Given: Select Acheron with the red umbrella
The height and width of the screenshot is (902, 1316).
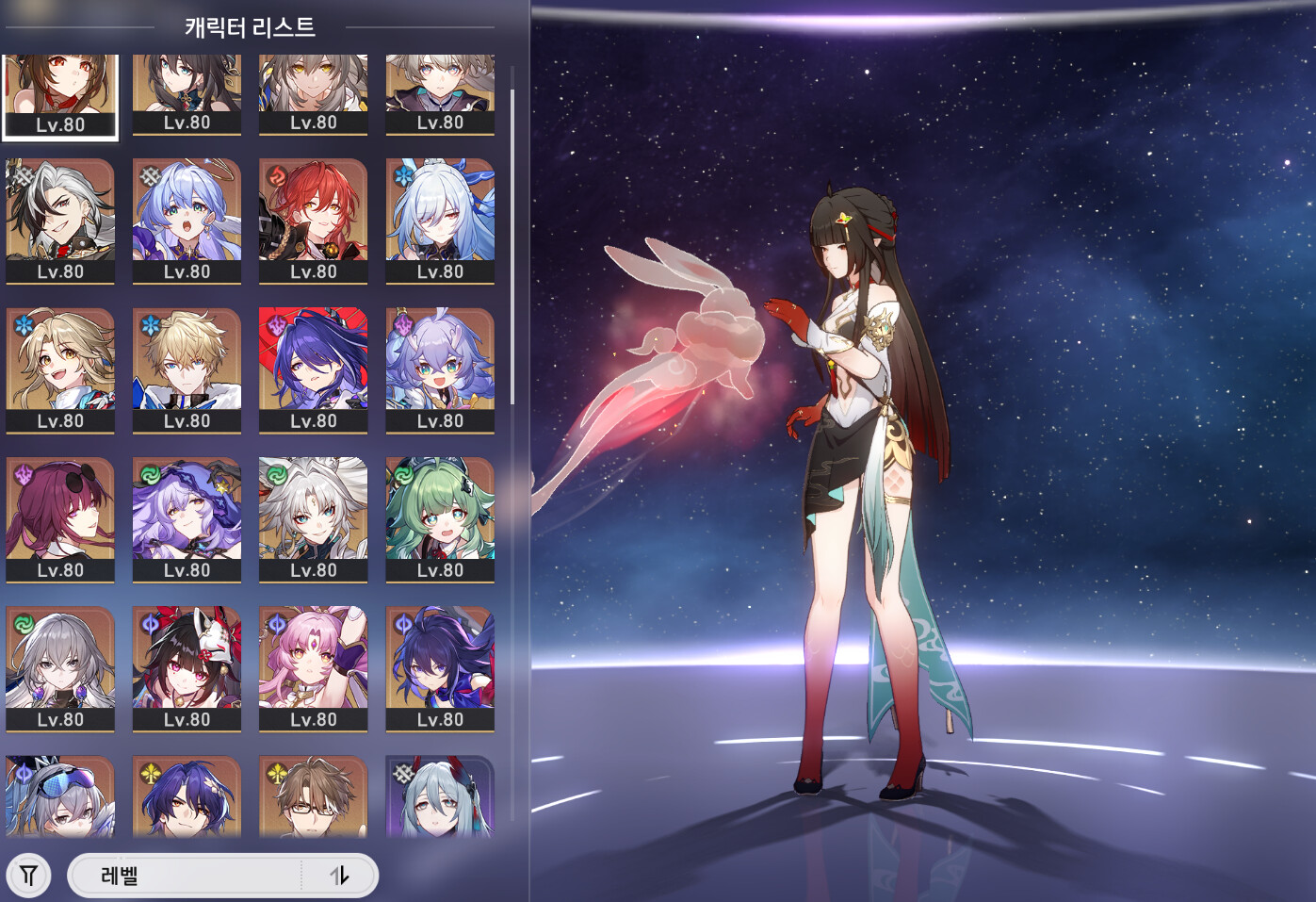Looking at the screenshot, I should (x=313, y=369).
